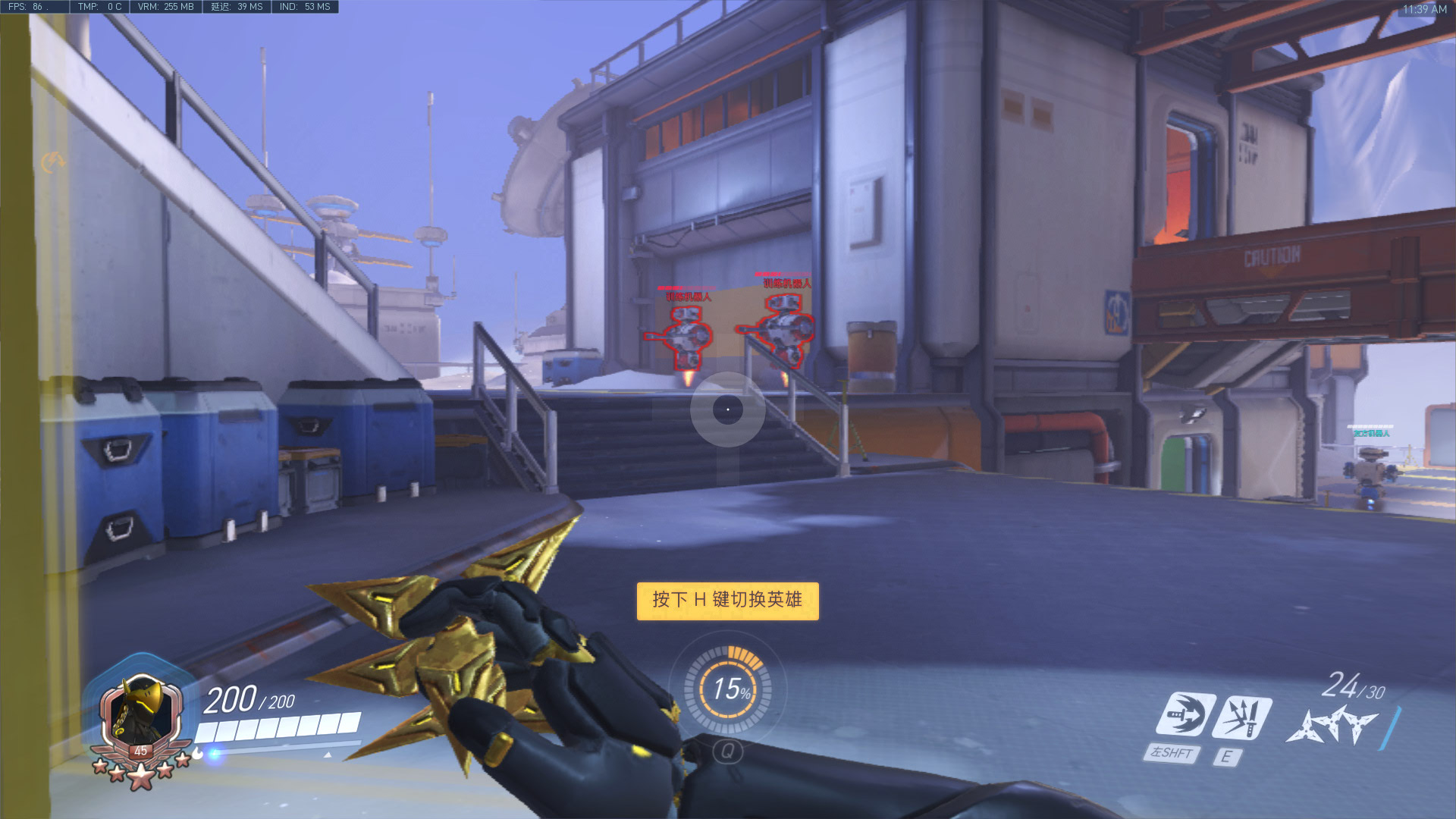Screen dimensions: 1456x819
Task: Click the rightmost bronze star under the portrait
Action: click(182, 761)
